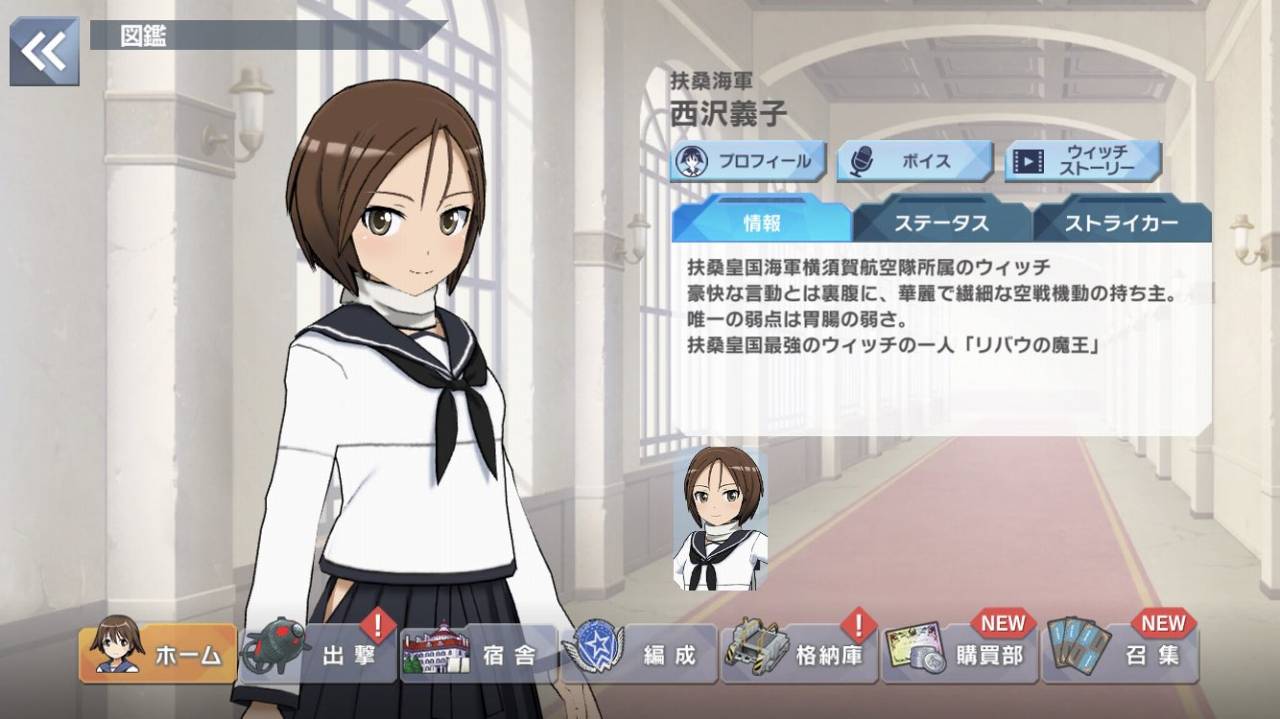Open the 購買部 shop

(960, 654)
